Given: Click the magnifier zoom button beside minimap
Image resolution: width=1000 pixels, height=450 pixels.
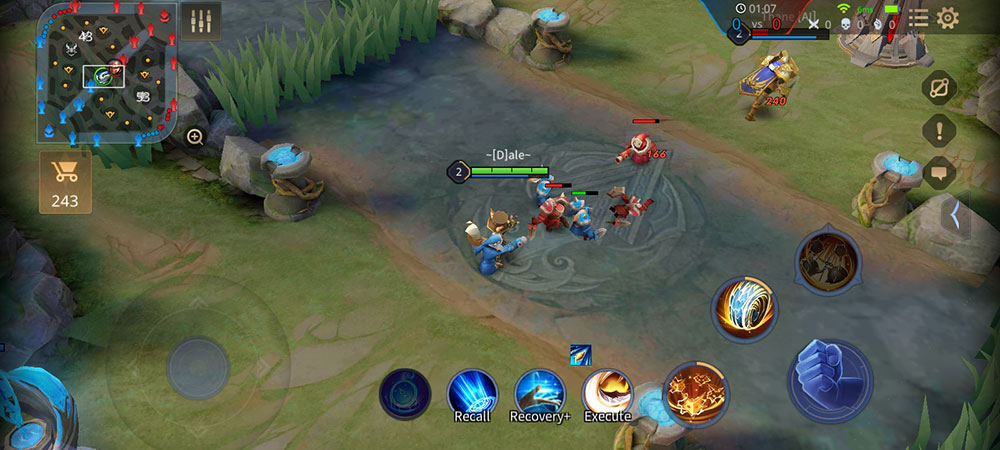Looking at the screenshot, I should point(195,137).
